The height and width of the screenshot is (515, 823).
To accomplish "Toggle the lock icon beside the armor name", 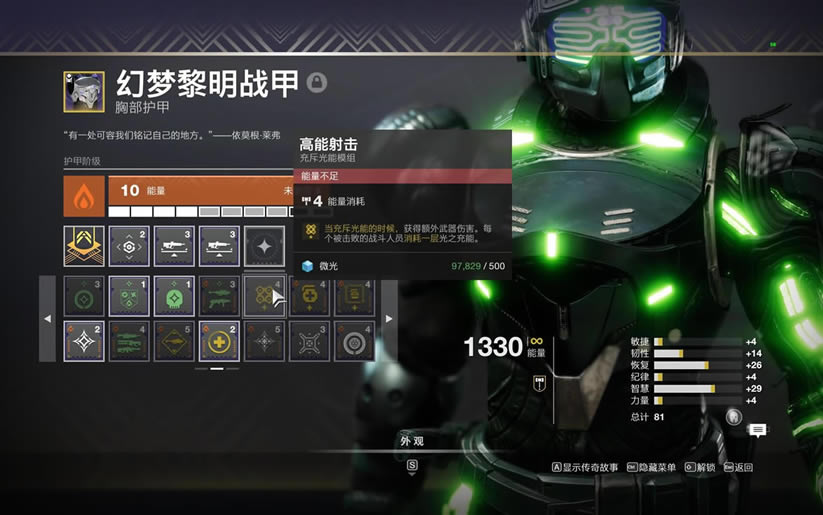I will pyautogui.click(x=317, y=82).
